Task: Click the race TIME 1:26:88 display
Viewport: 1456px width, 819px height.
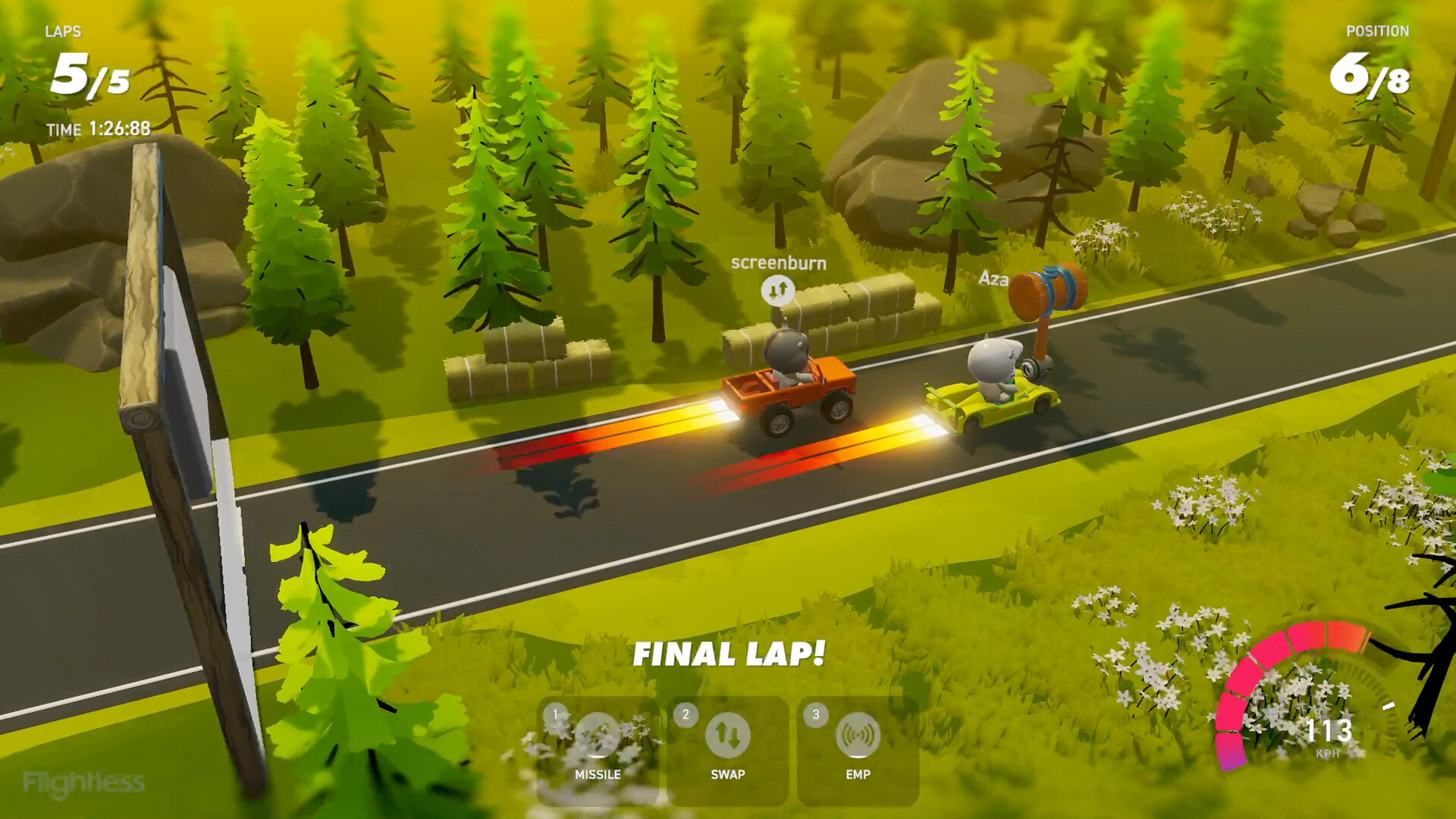Action: 99,129
